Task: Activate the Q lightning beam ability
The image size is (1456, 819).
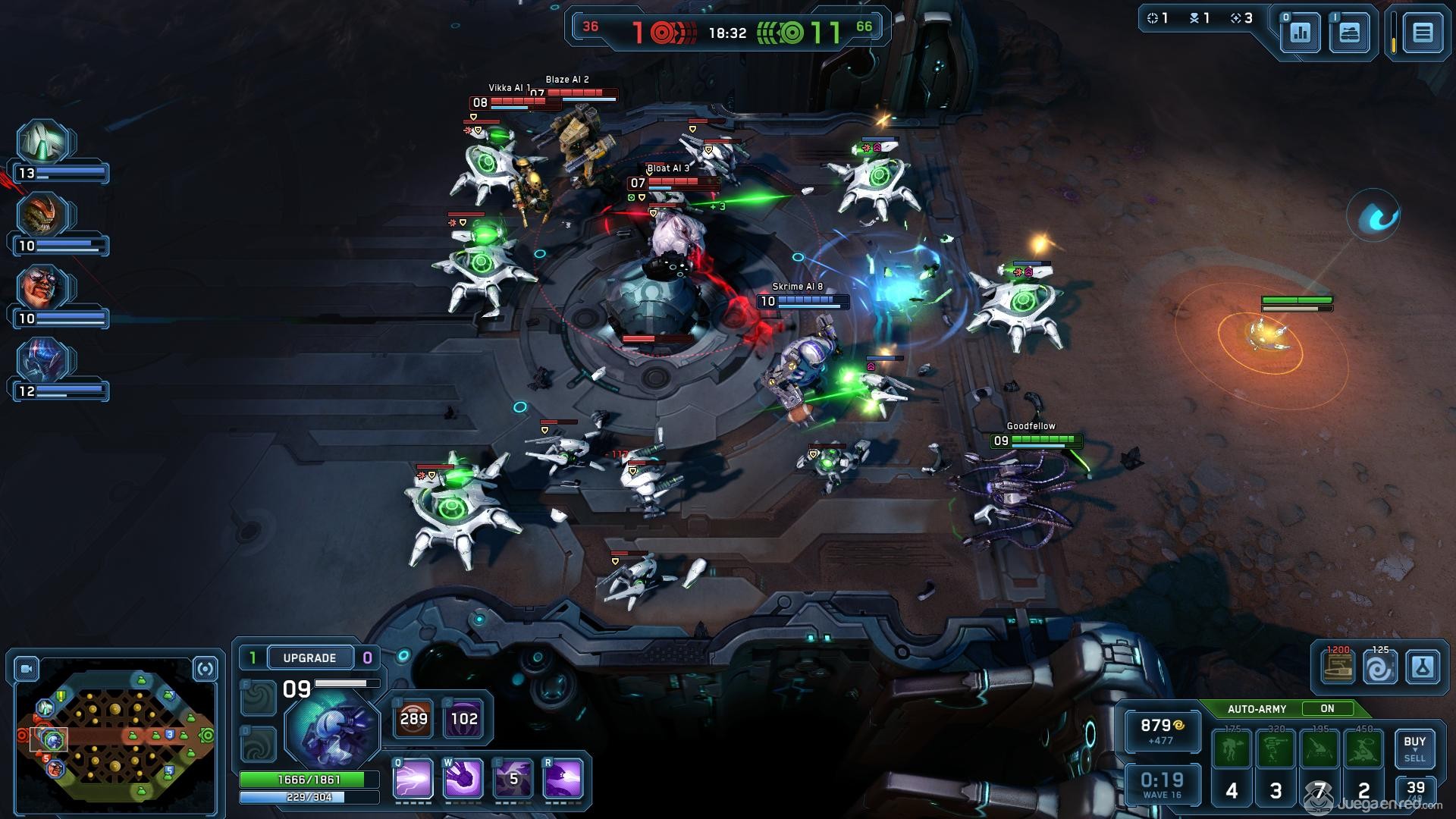Action: coord(413,778)
